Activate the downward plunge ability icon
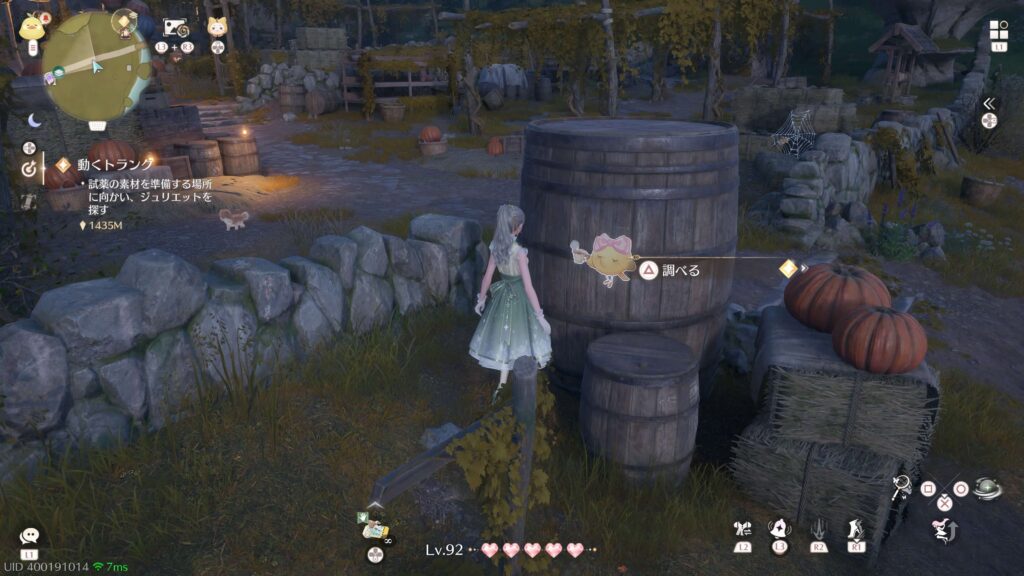Image resolution: width=1024 pixels, height=576 pixels. point(818,529)
